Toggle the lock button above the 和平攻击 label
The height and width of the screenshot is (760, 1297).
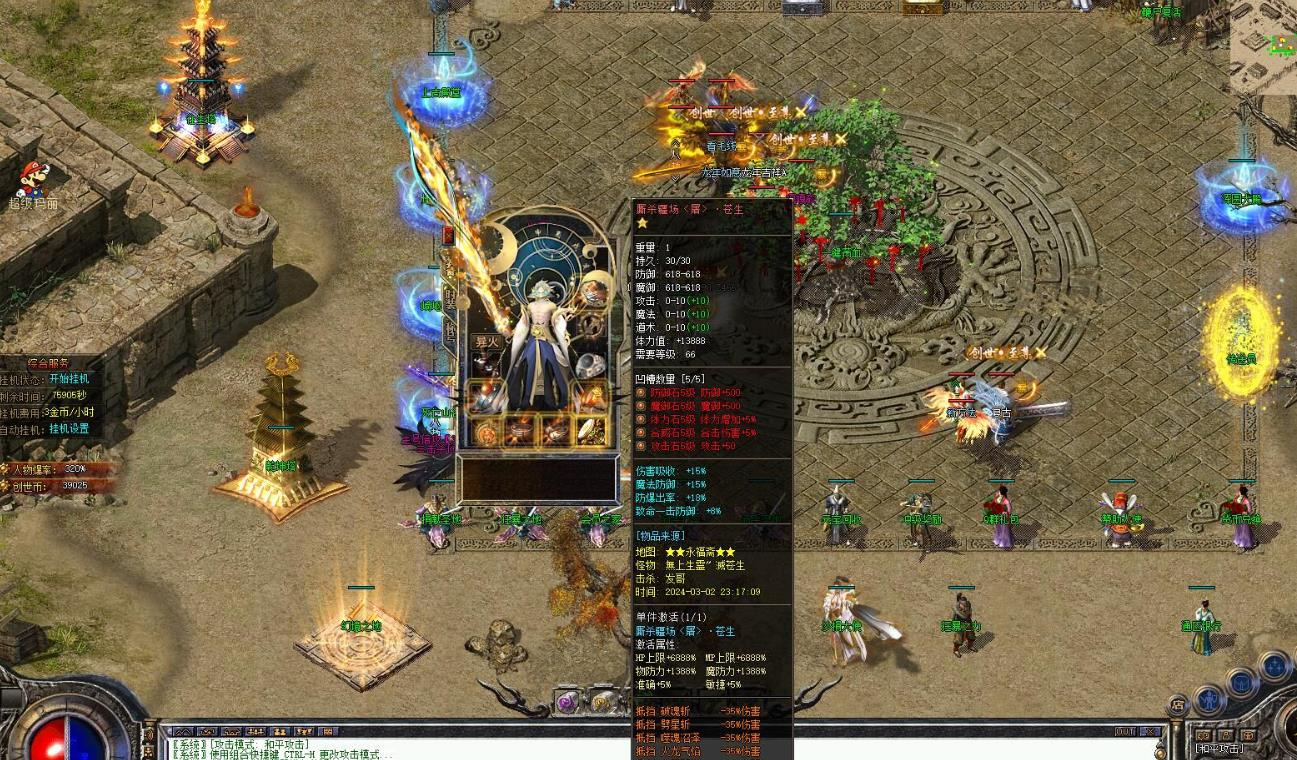[x=1226, y=734]
